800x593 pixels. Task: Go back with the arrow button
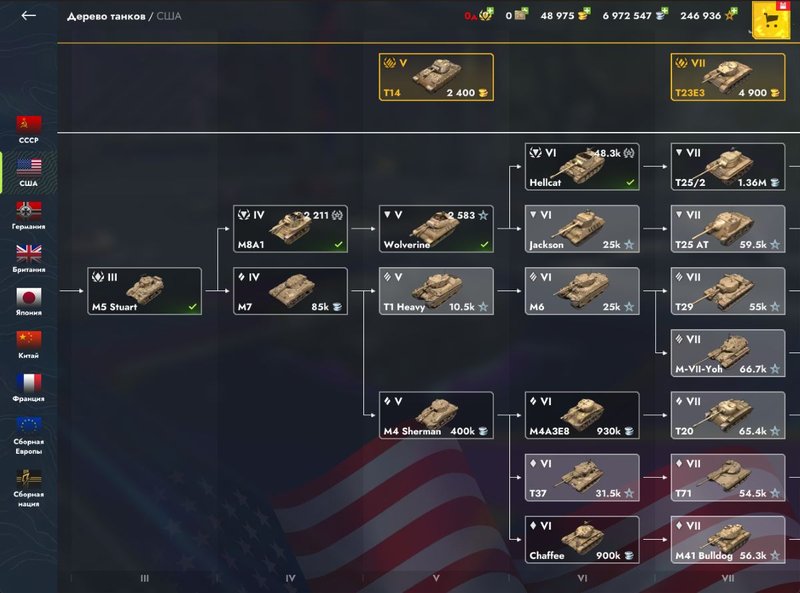[x=29, y=16]
